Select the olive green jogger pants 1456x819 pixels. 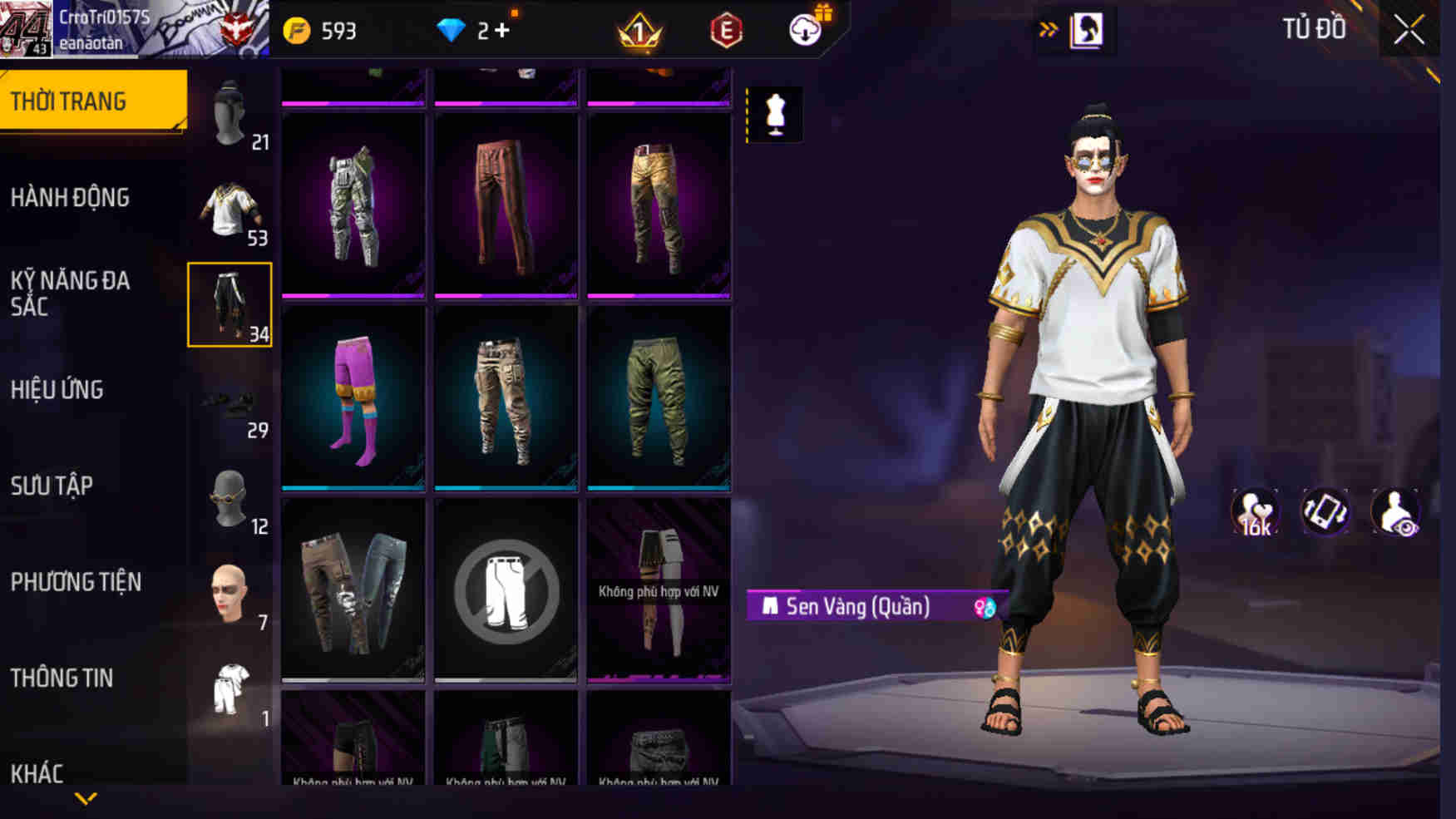[x=659, y=397]
